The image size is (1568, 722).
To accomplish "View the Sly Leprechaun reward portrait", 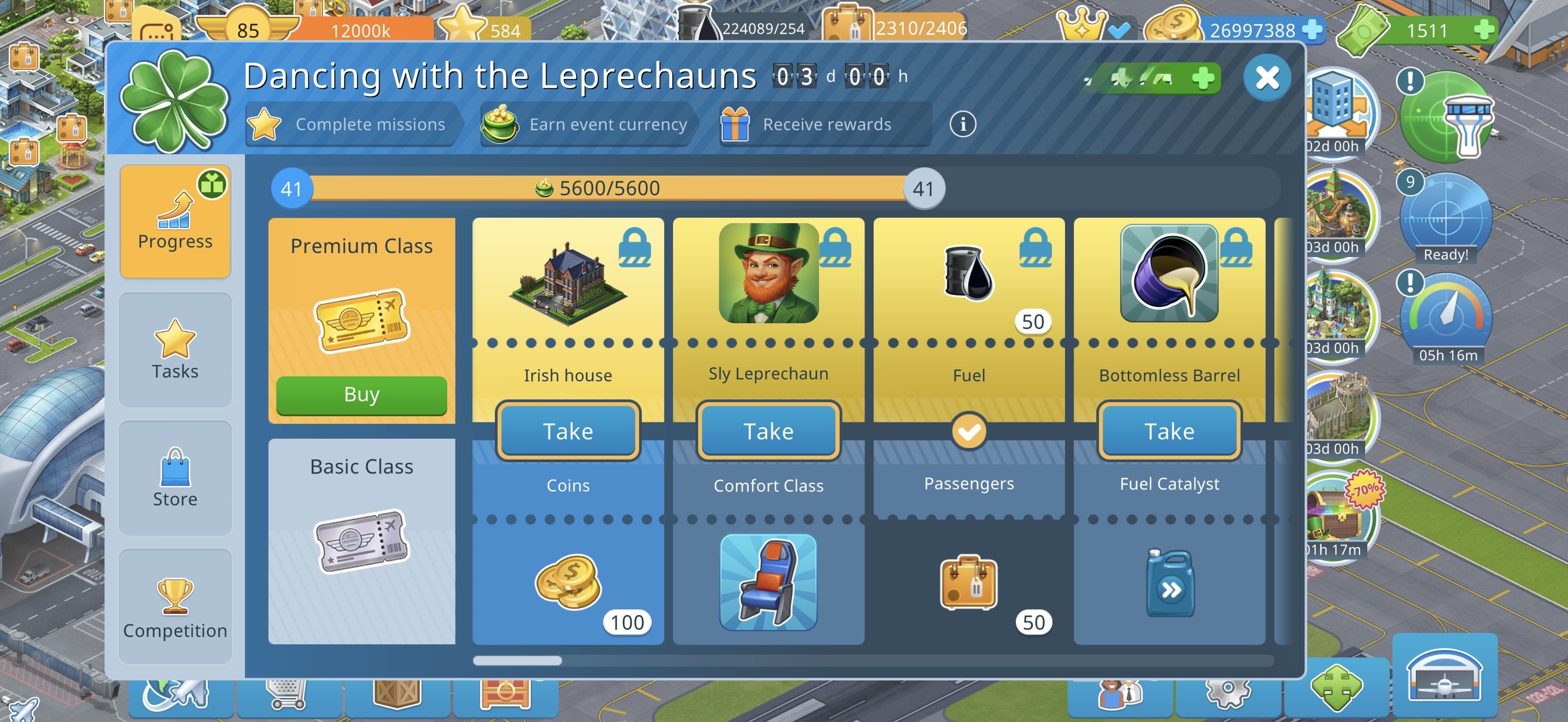I will (x=768, y=273).
